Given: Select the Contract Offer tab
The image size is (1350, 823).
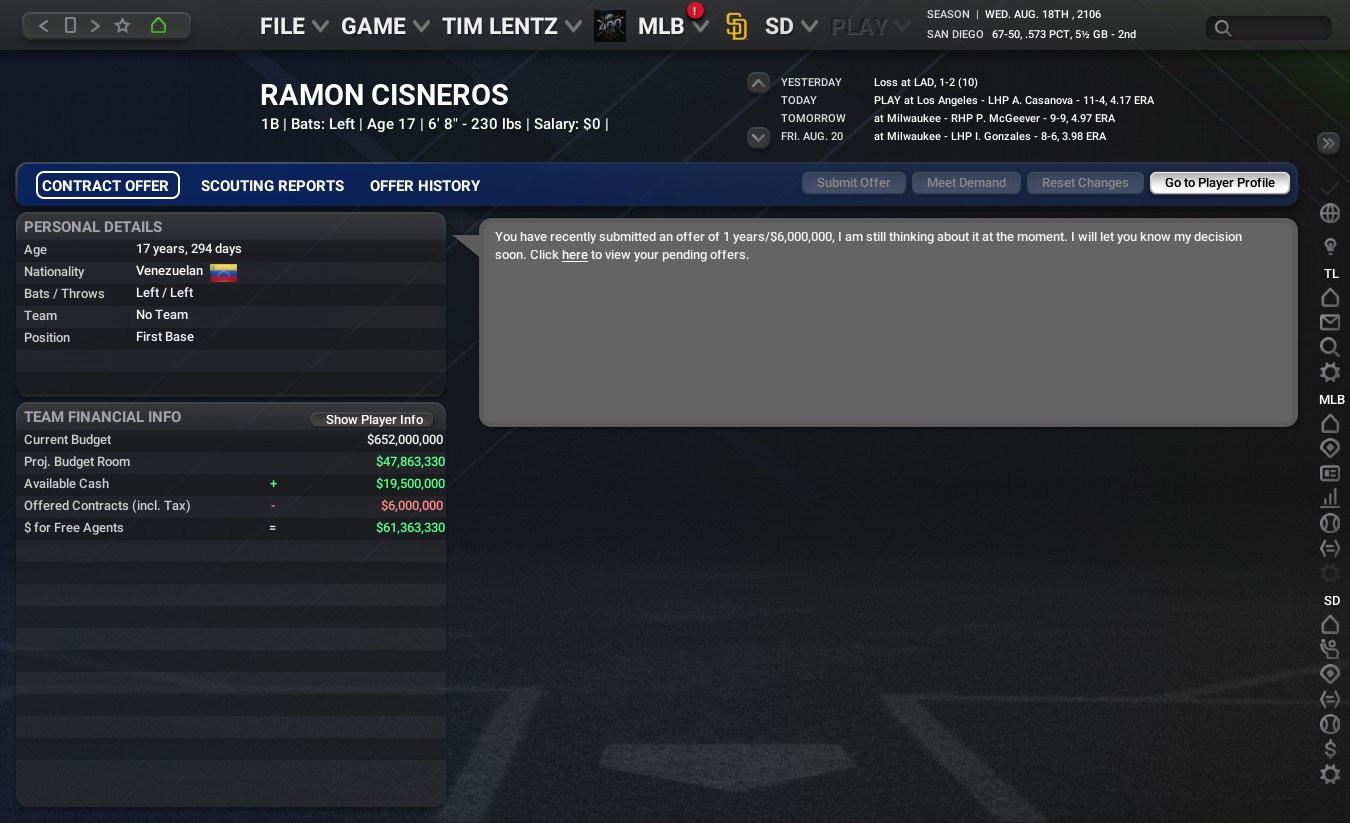Looking at the screenshot, I should [106, 186].
